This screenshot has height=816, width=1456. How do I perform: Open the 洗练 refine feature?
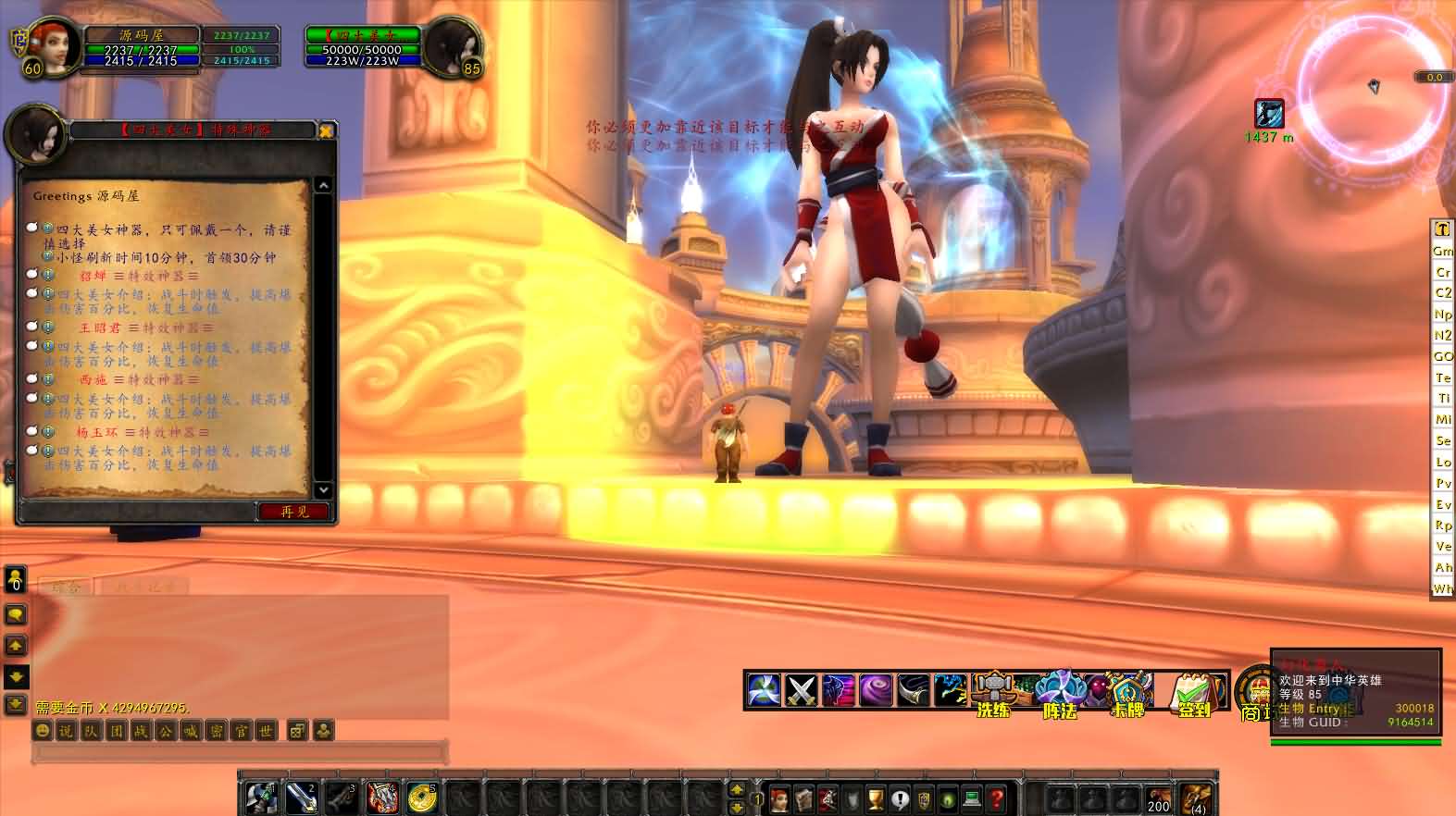pos(994,691)
